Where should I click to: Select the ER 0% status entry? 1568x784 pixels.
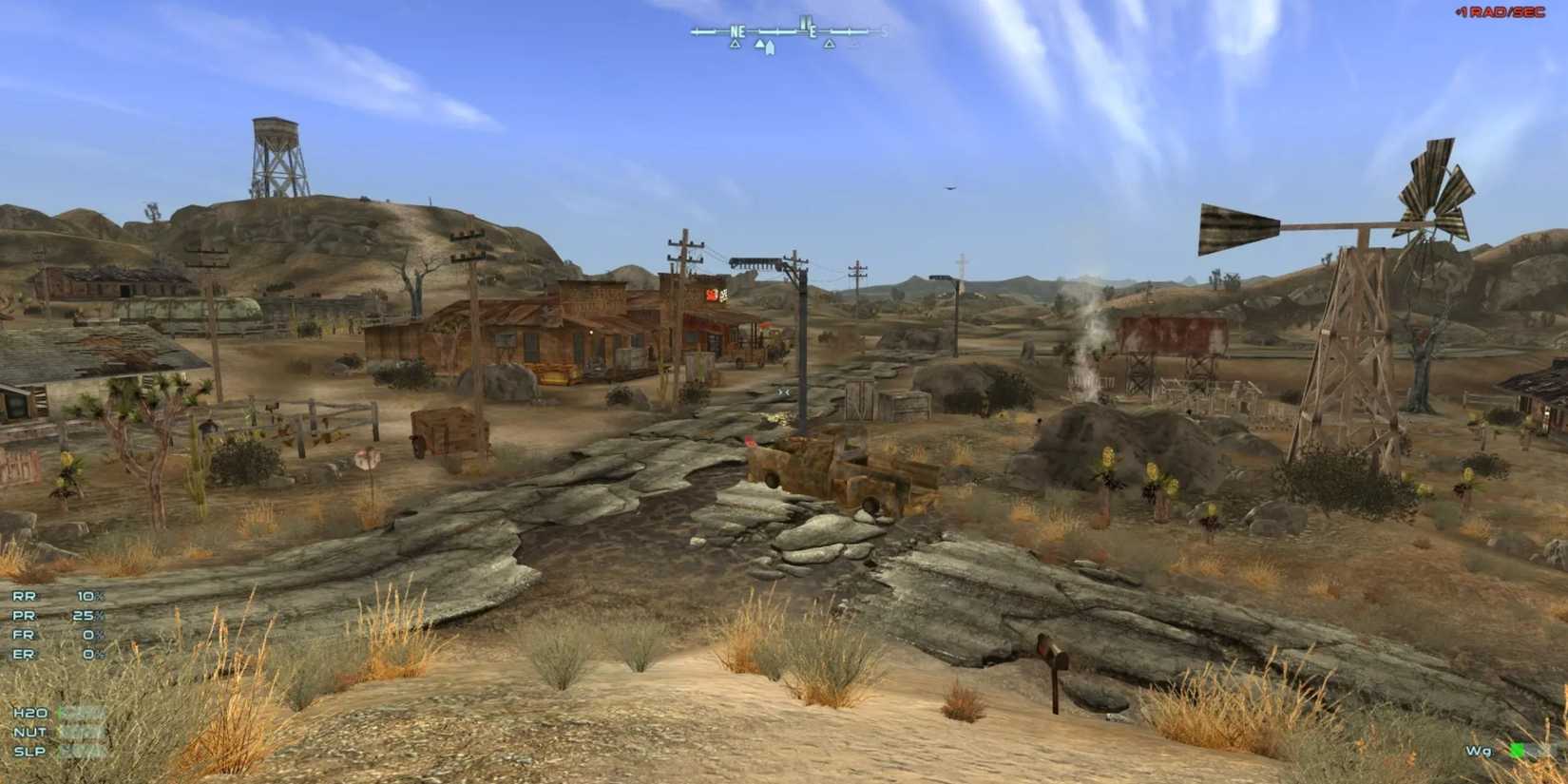coord(57,655)
